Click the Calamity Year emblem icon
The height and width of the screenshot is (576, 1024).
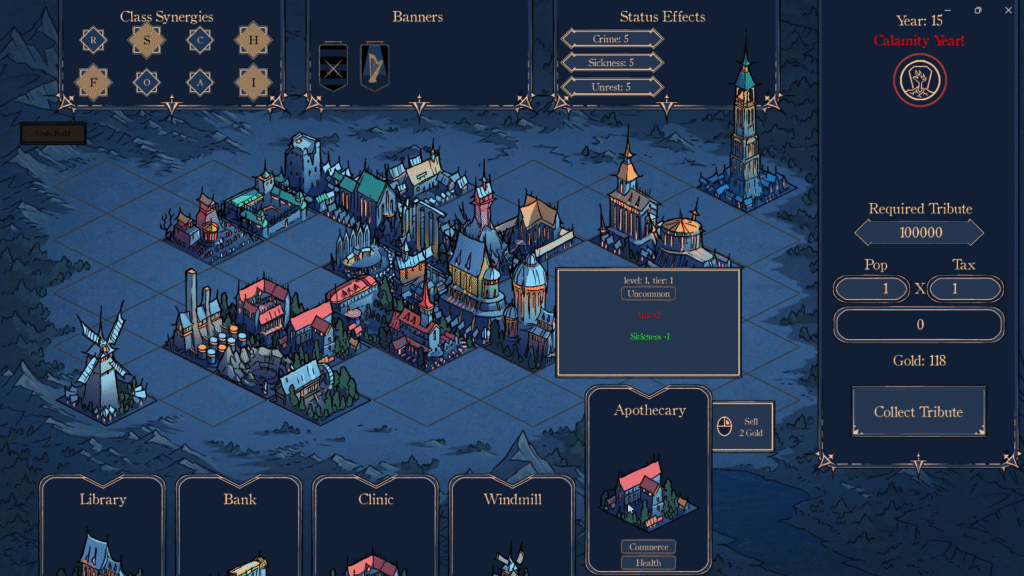point(920,80)
